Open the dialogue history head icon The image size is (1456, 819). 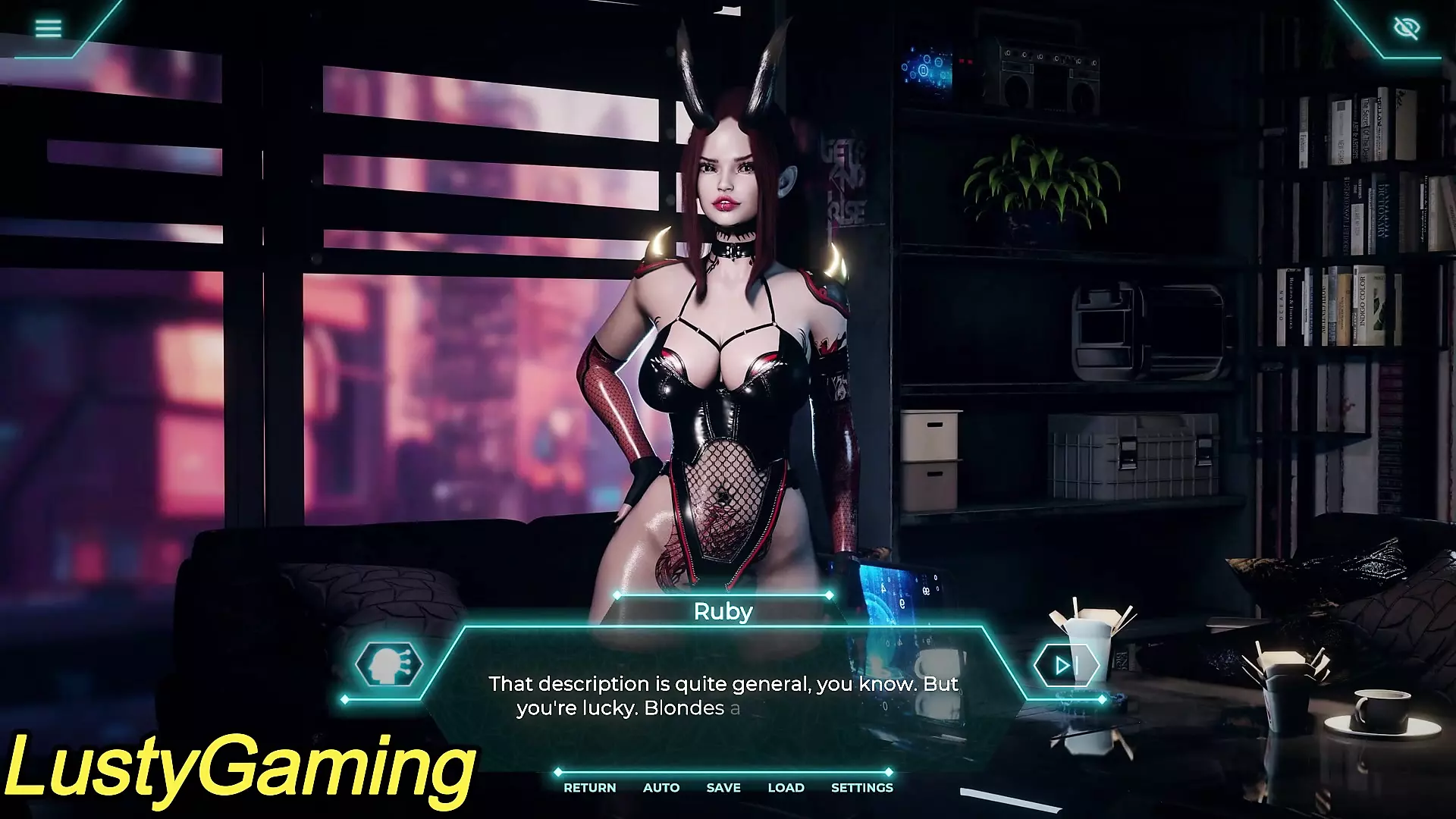(x=388, y=665)
